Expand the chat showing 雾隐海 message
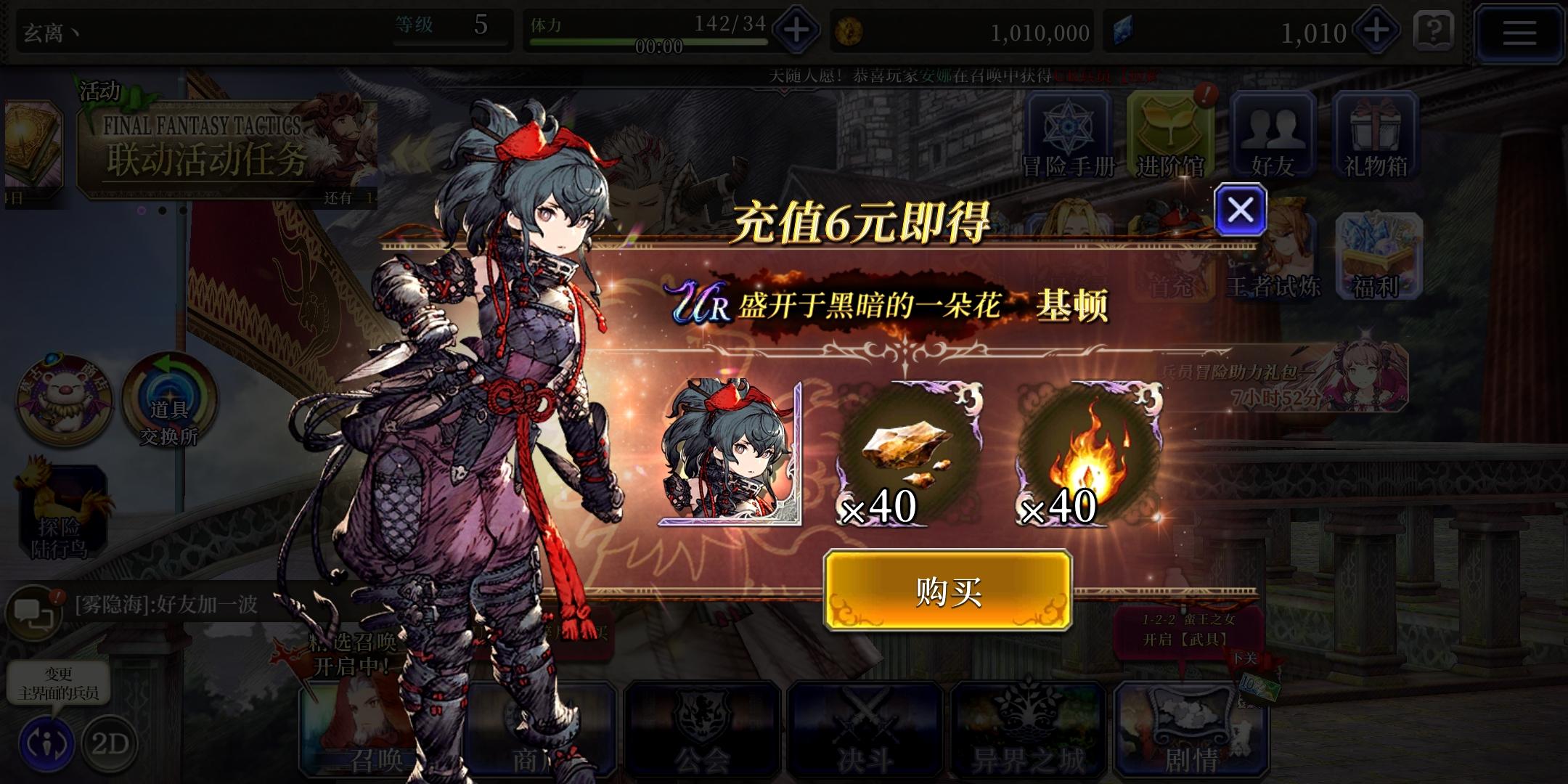This screenshot has width=1568, height=784. [x=35, y=608]
